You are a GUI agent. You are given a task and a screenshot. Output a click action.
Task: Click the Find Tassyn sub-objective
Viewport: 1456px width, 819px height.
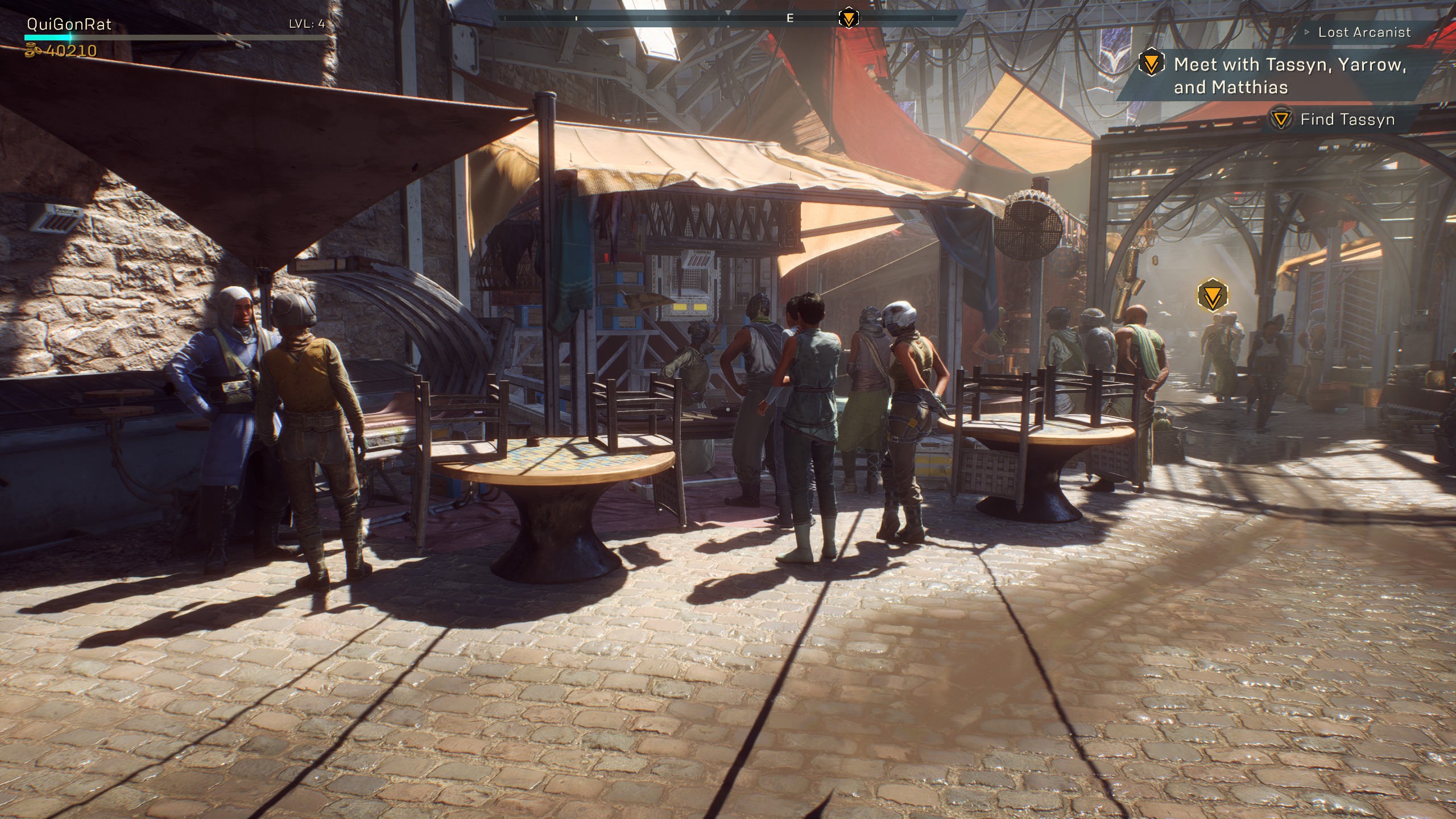[x=1347, y=119]
